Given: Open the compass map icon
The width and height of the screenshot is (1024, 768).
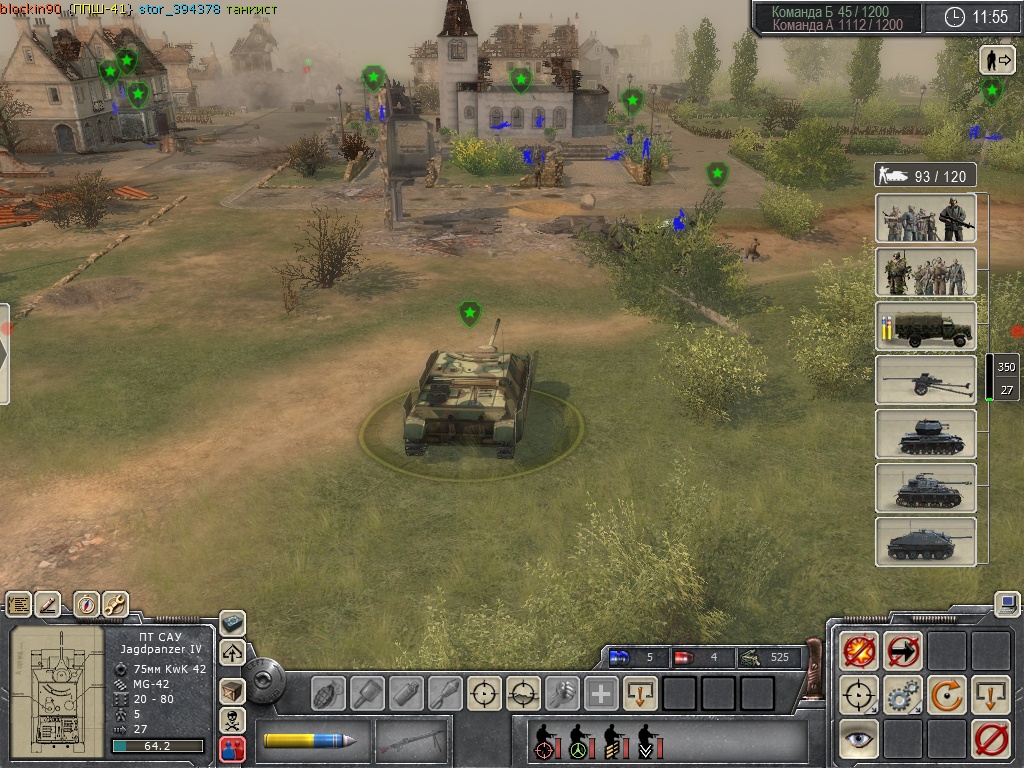Looking at the screenshot, I should [87, 604].
